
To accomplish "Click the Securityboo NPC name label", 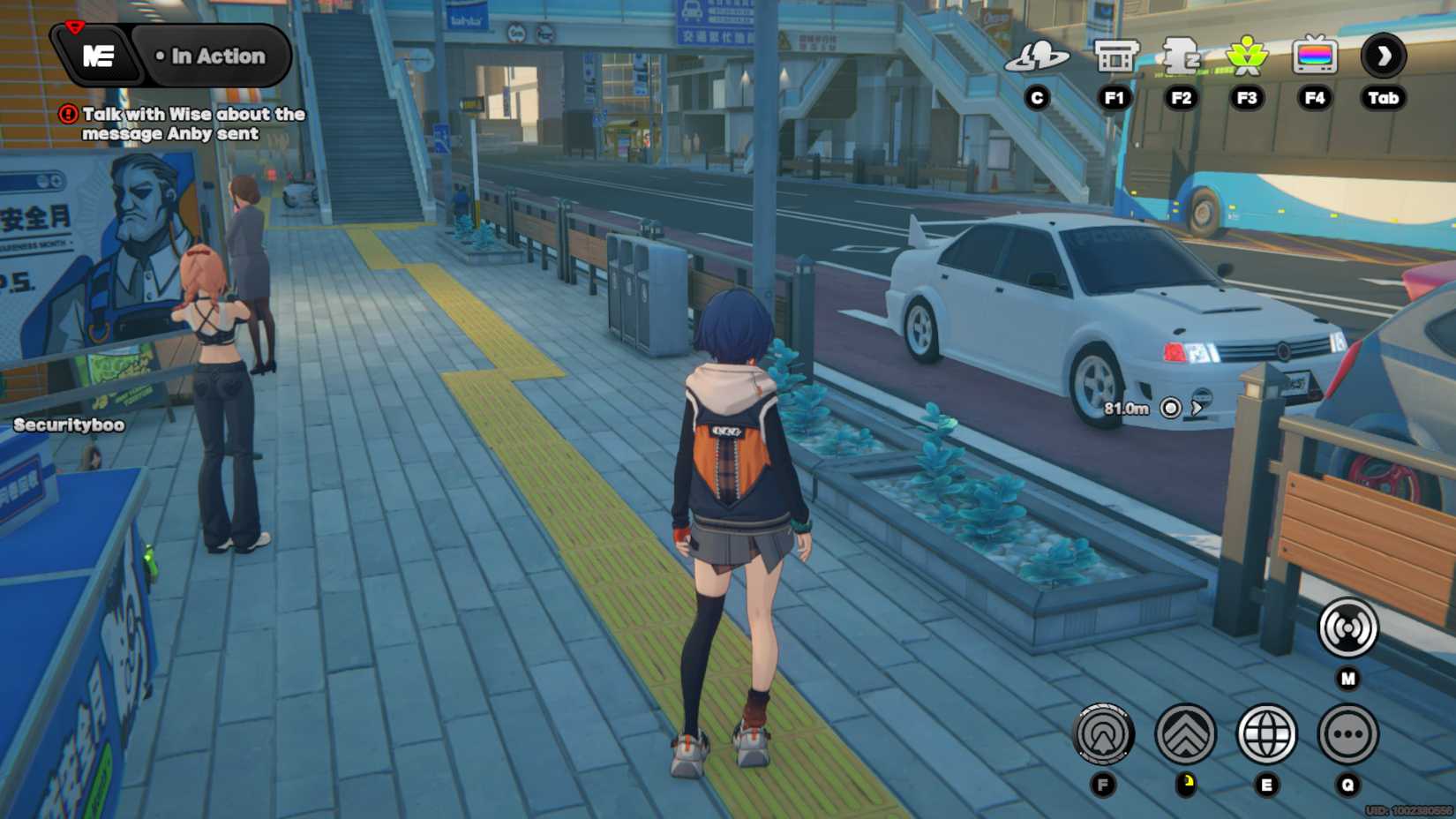I will 67,424.
